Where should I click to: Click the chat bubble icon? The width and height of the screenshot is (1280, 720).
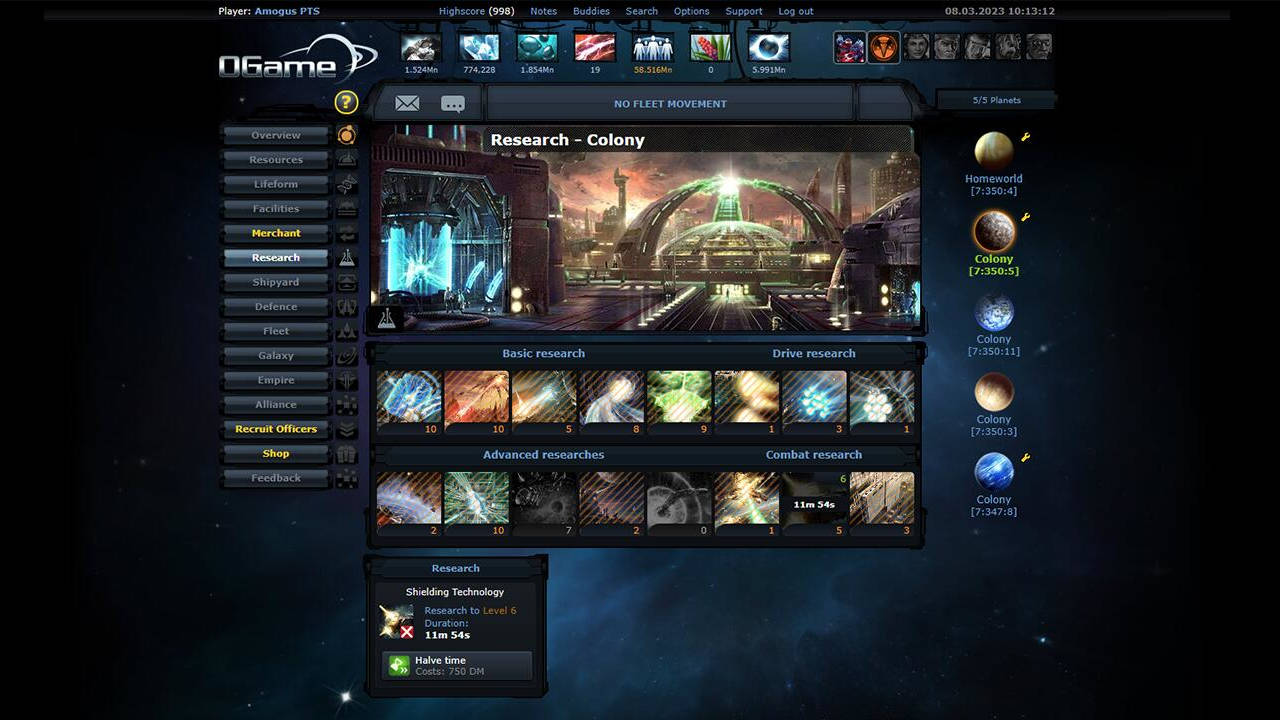pyautogui.click(x=453, y=103)
